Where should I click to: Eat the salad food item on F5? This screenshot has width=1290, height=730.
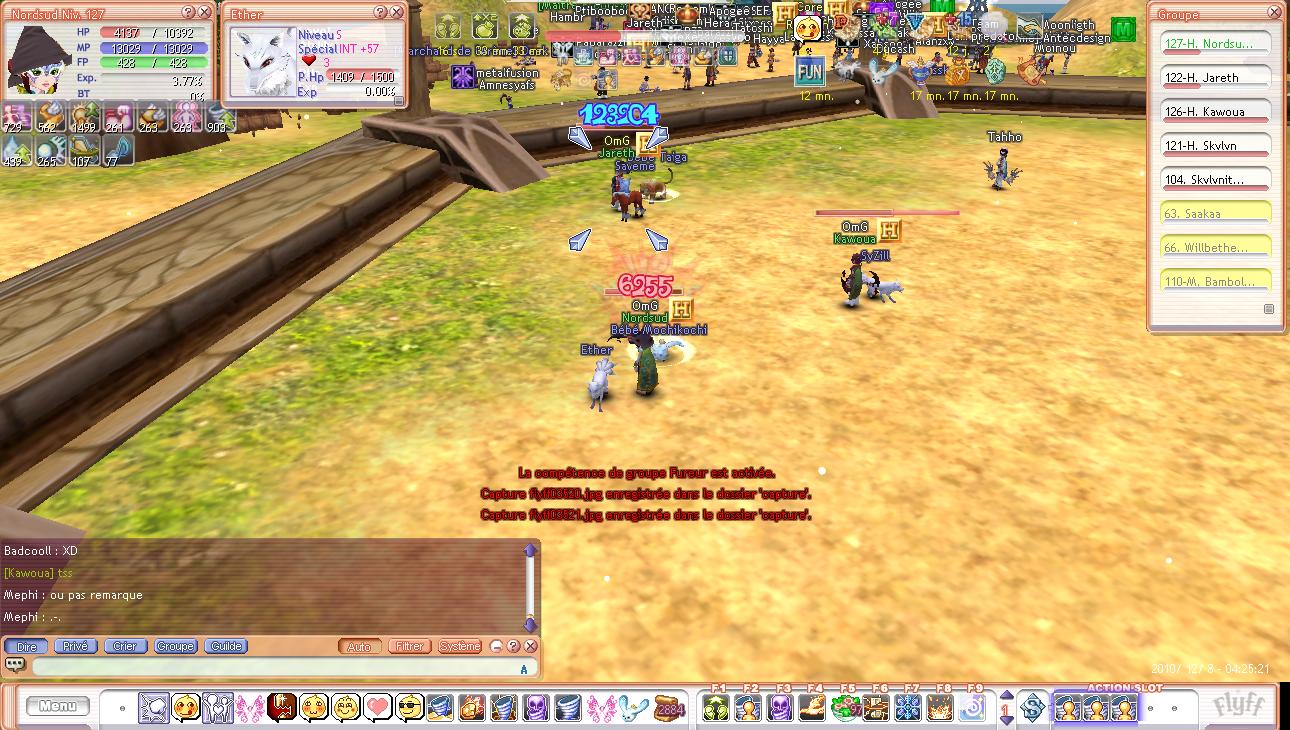point(846,707)
